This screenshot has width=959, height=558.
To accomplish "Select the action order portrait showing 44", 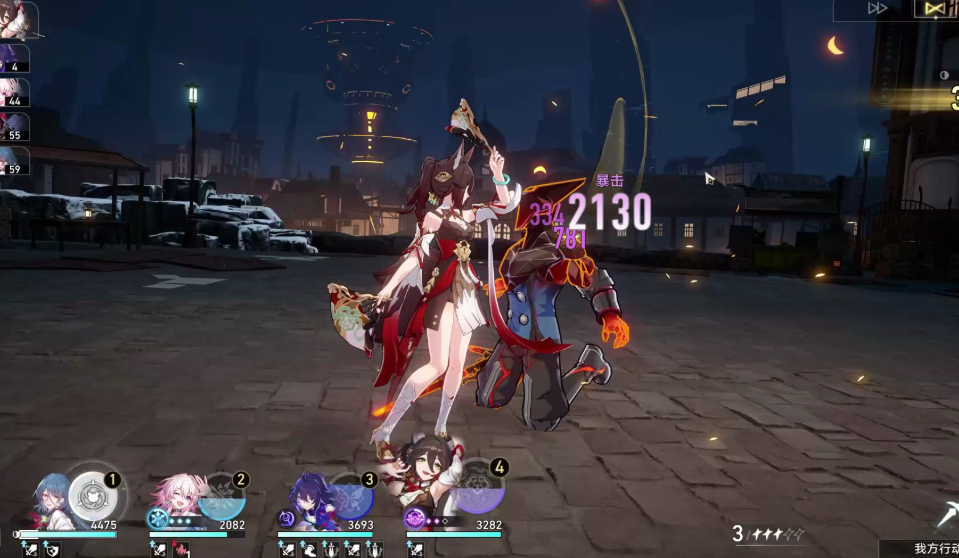I will point(14,93).
